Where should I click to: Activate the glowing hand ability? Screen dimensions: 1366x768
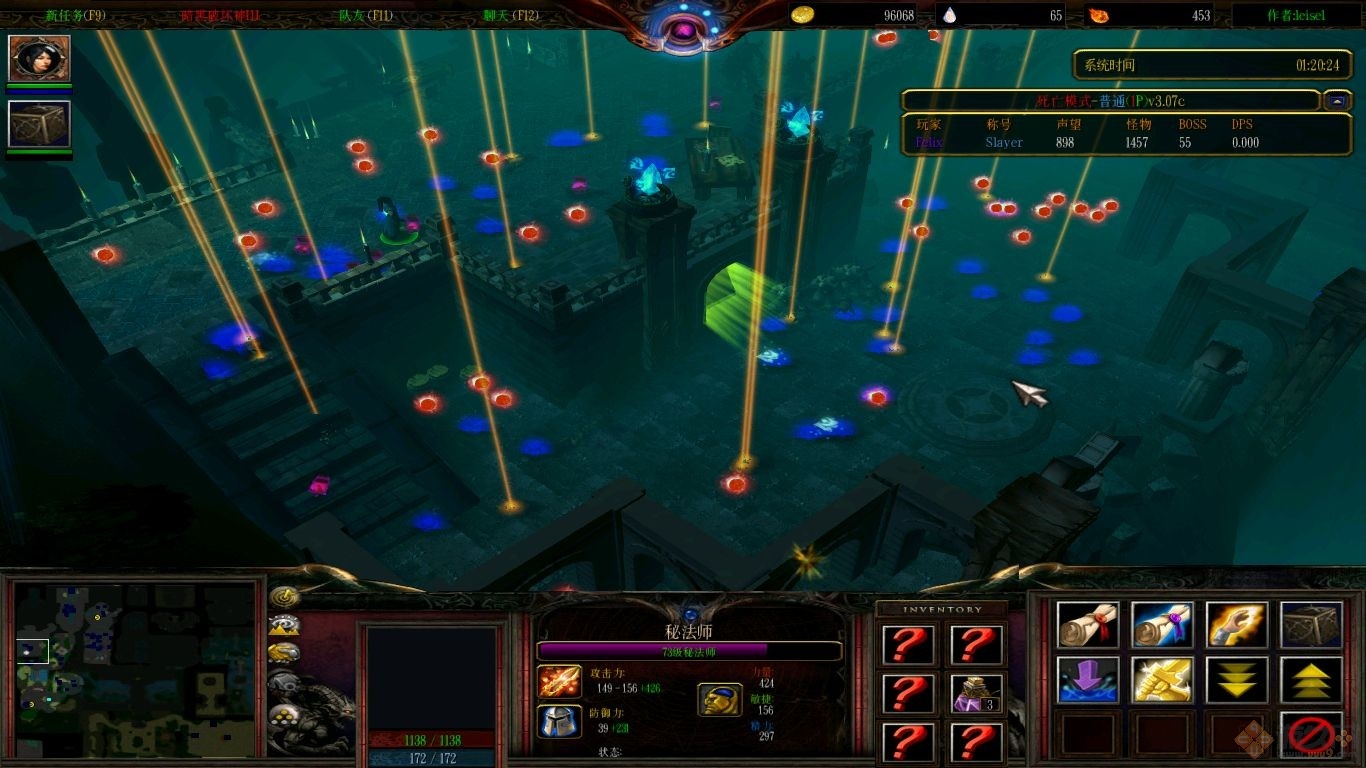tap(1237, 625)
